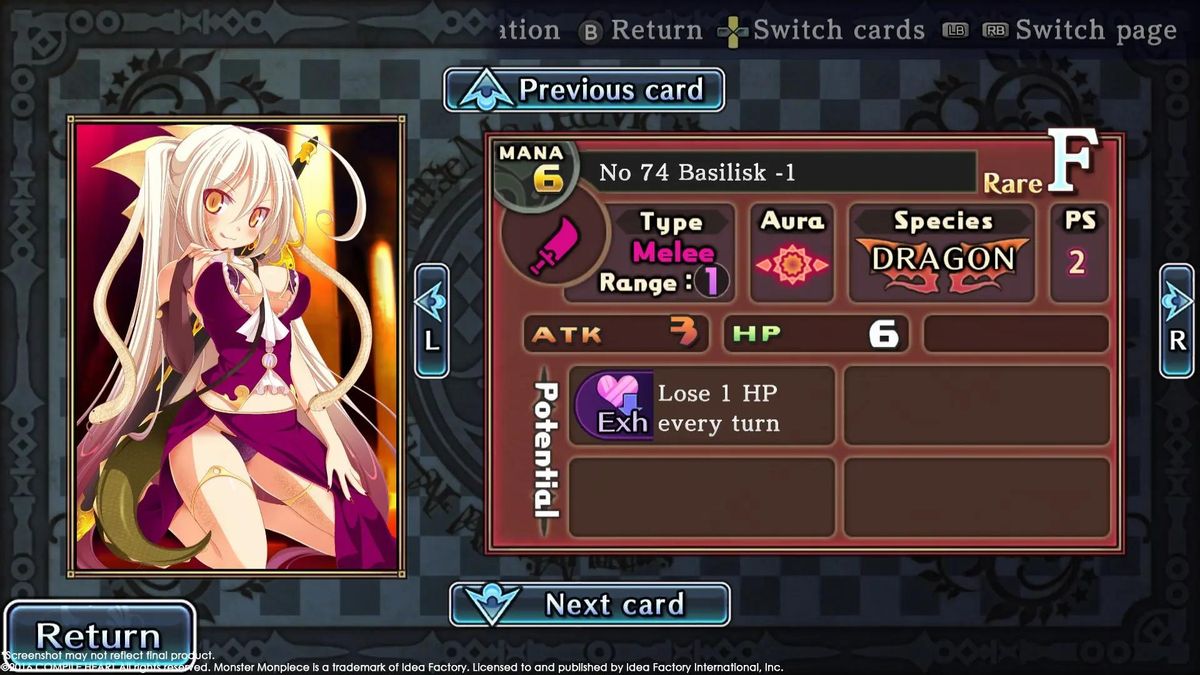This screenshot has height=675, width=1200.
Task: Advance to the next card
Action: 590,604
